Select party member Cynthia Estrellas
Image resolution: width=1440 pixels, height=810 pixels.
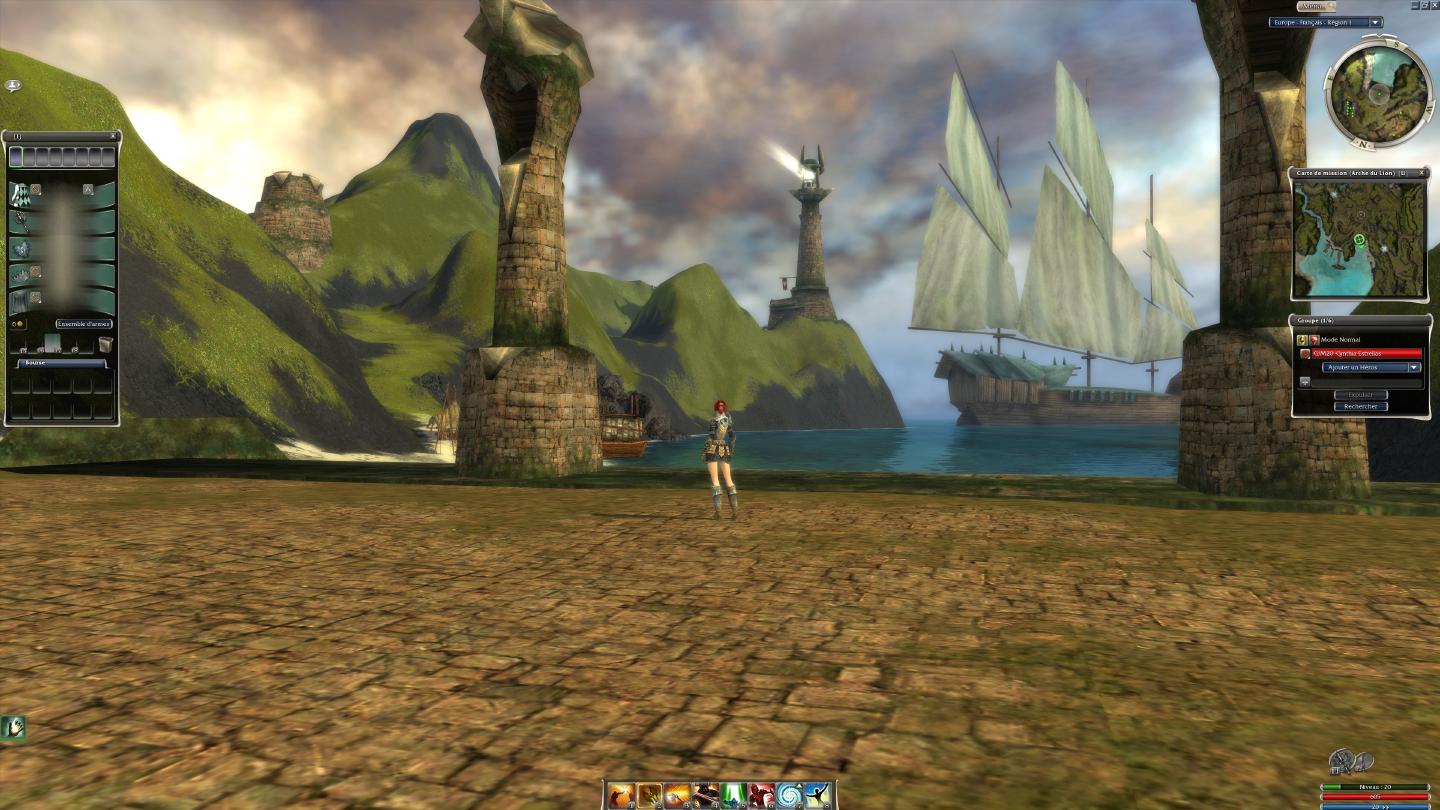pos(1359,353)
